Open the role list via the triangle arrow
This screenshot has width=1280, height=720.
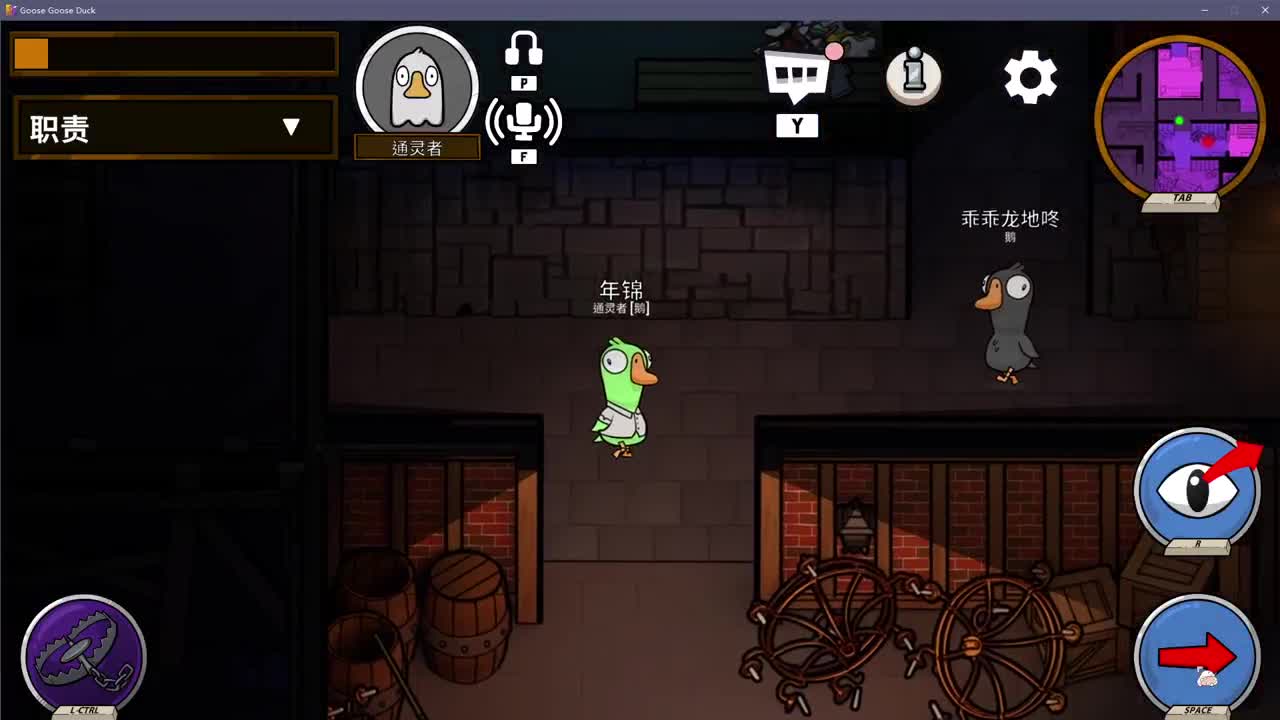click(292, 127)
